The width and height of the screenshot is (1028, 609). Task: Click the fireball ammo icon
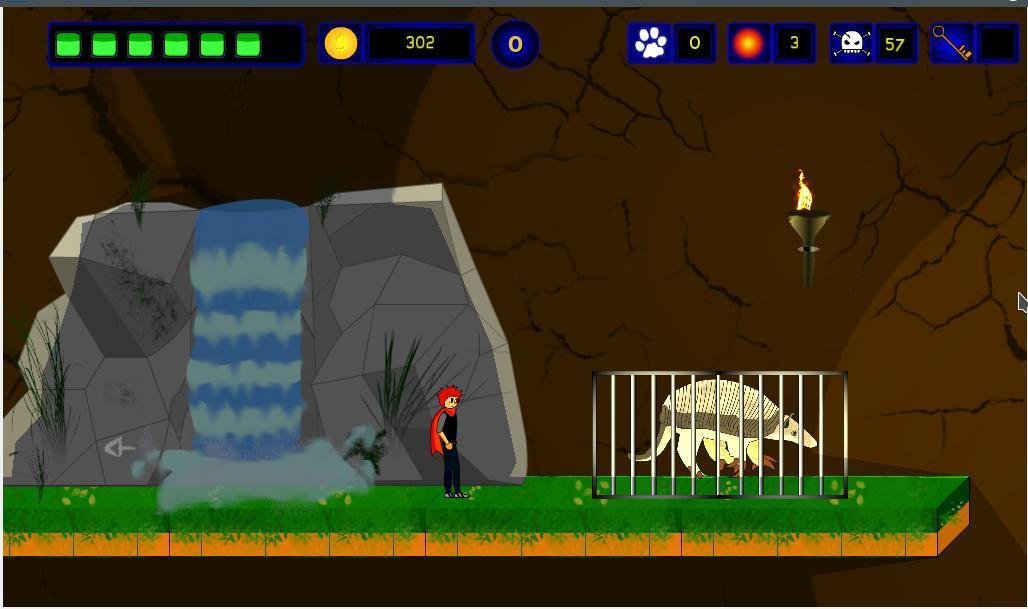[x=749, y=44]
